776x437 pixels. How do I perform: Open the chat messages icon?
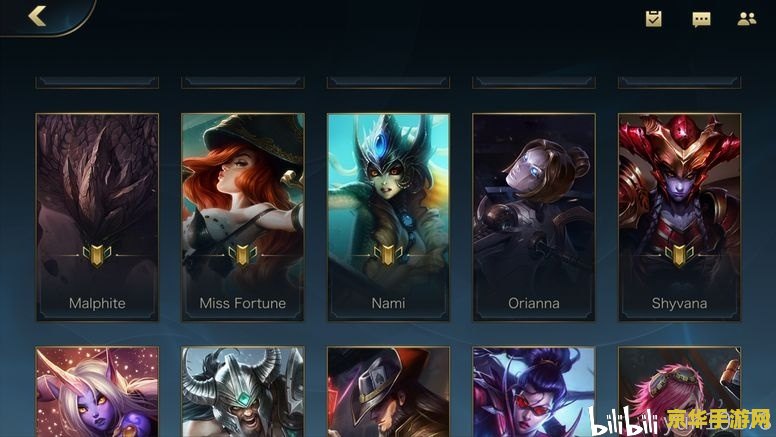[701, 19]
